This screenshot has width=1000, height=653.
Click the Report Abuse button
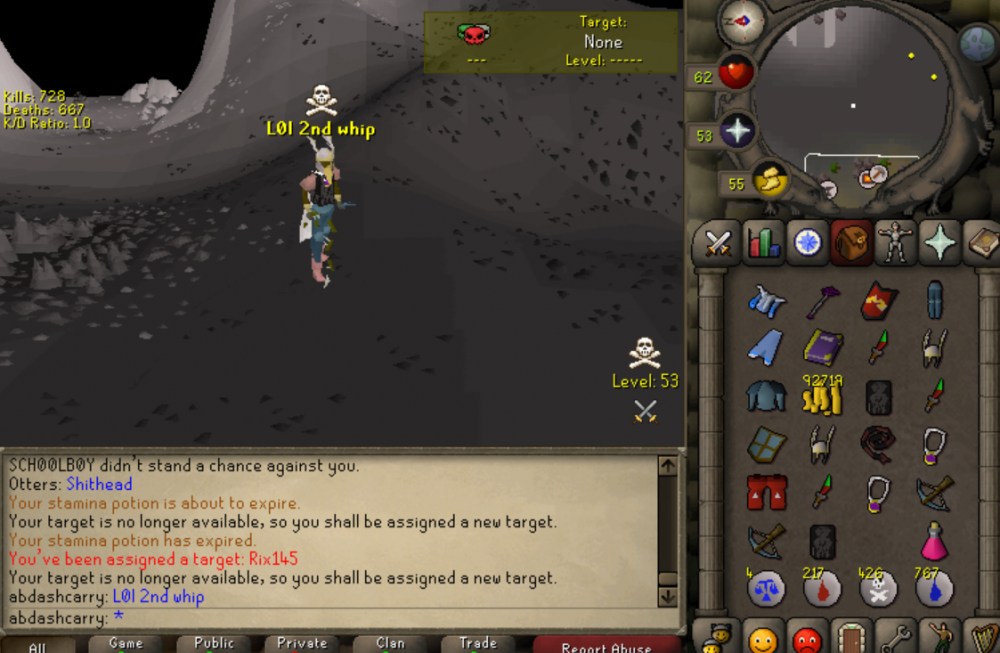pos(607,645)
